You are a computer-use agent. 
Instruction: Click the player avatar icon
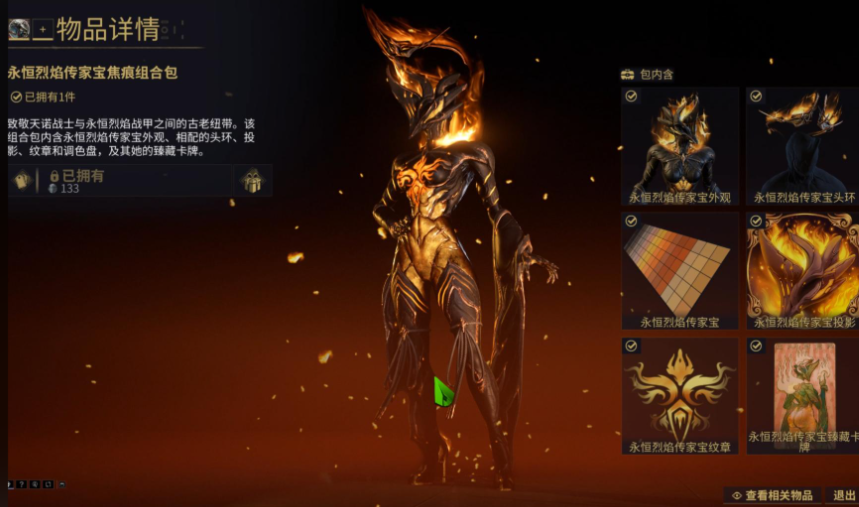[19, 30]
